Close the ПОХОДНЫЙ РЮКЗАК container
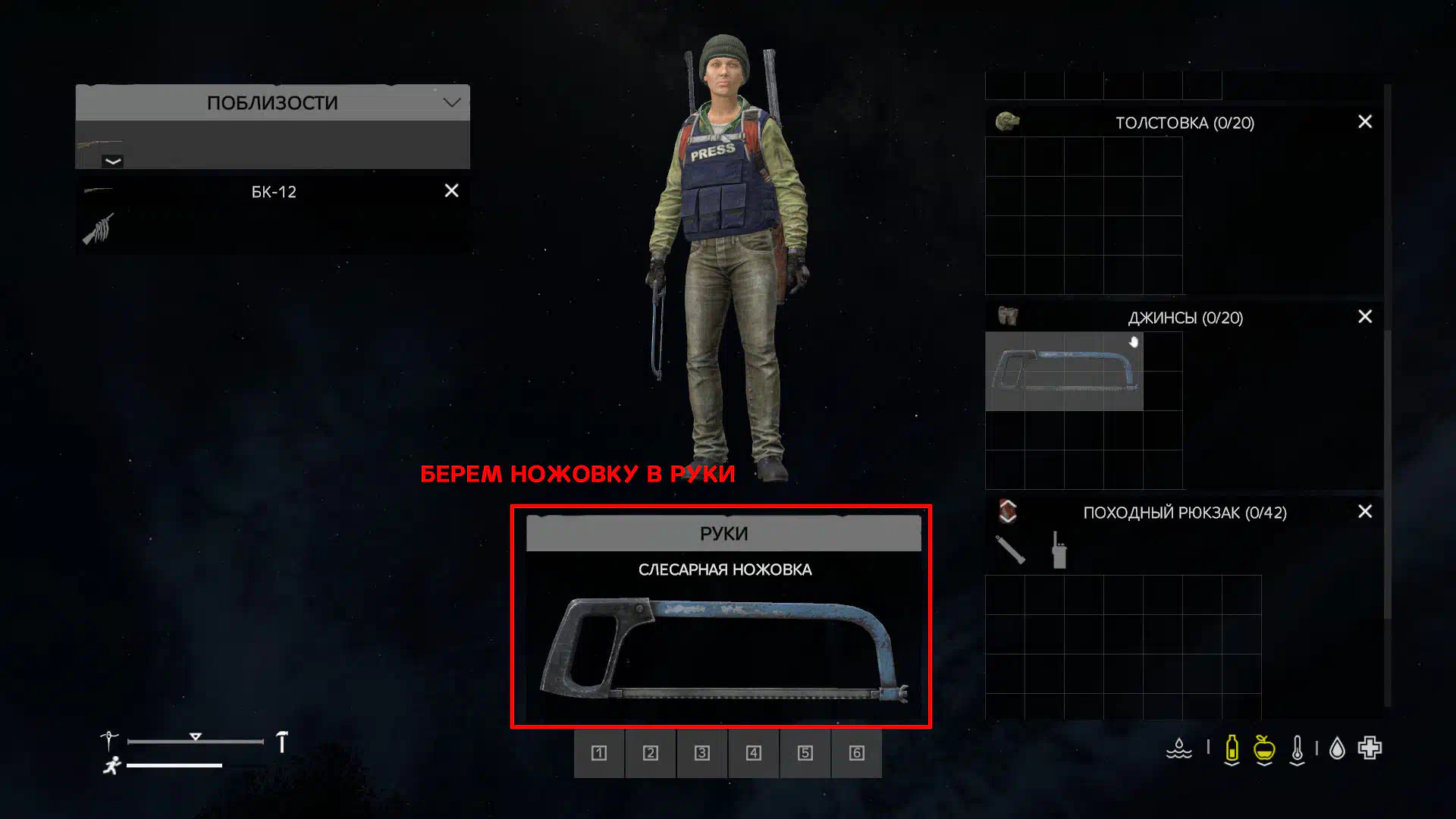 (x=1364, y=512)
